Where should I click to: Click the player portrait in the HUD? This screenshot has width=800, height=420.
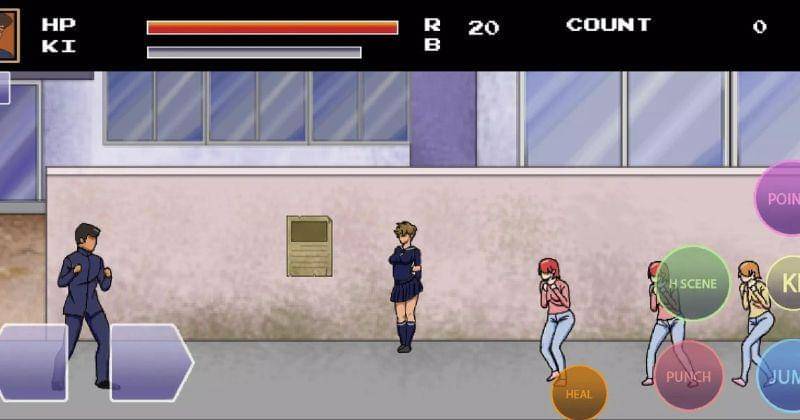9,35
